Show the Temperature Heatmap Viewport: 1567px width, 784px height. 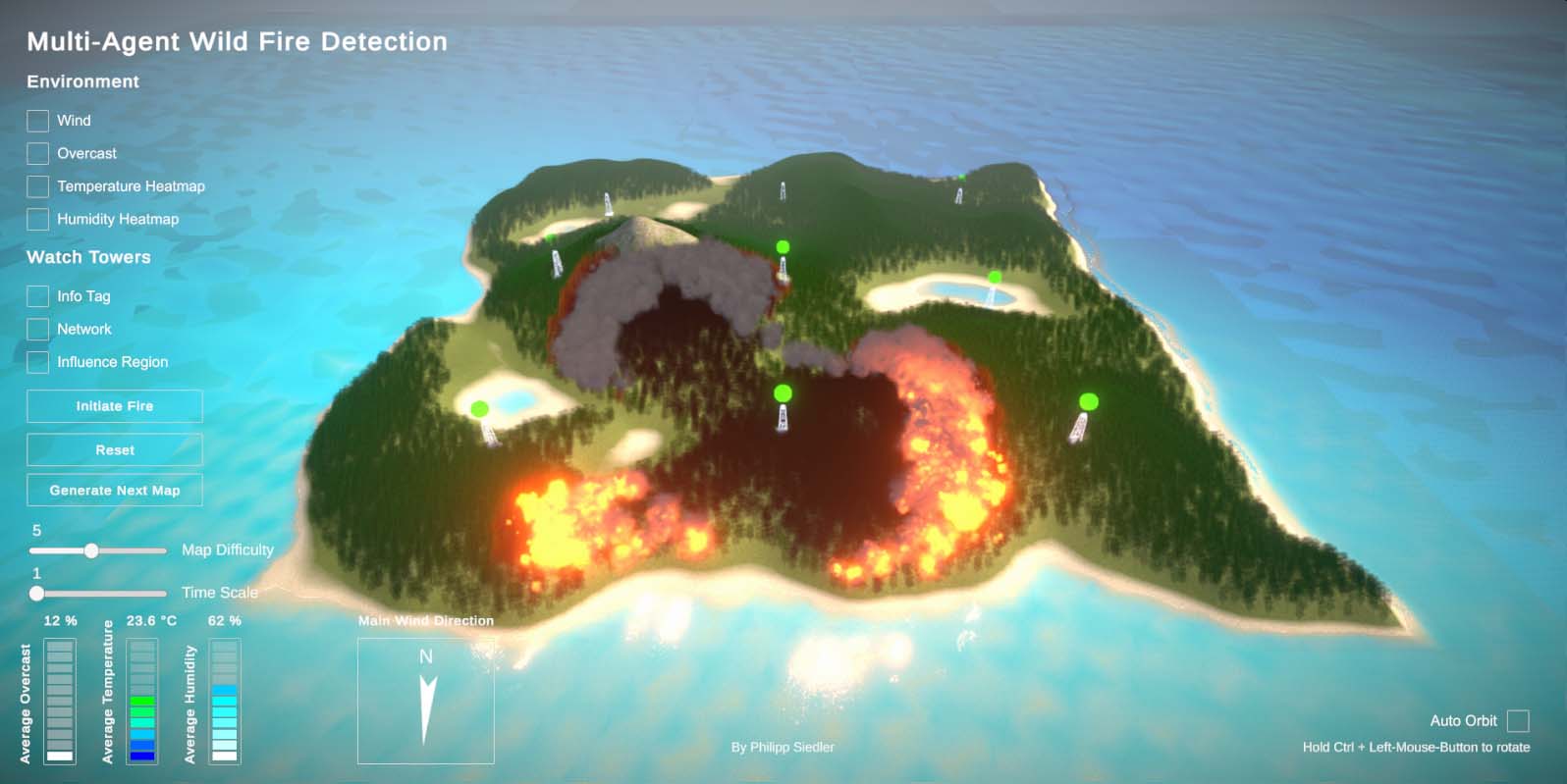click(37, 186)
